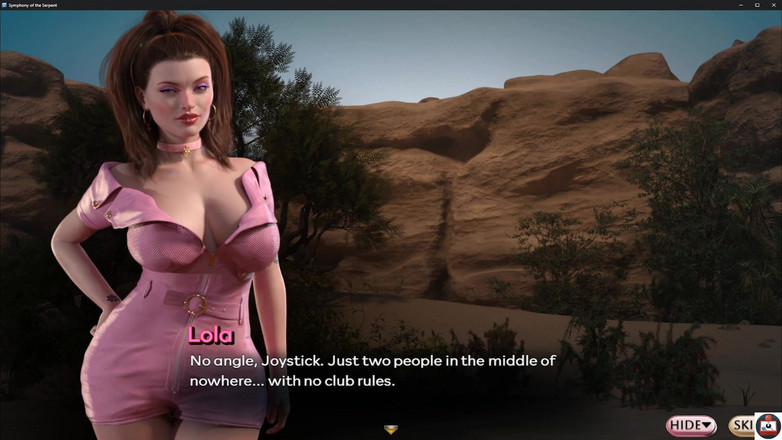
Task: Close the Symphony of the Serpent window
Action: [x=773, y=5]
